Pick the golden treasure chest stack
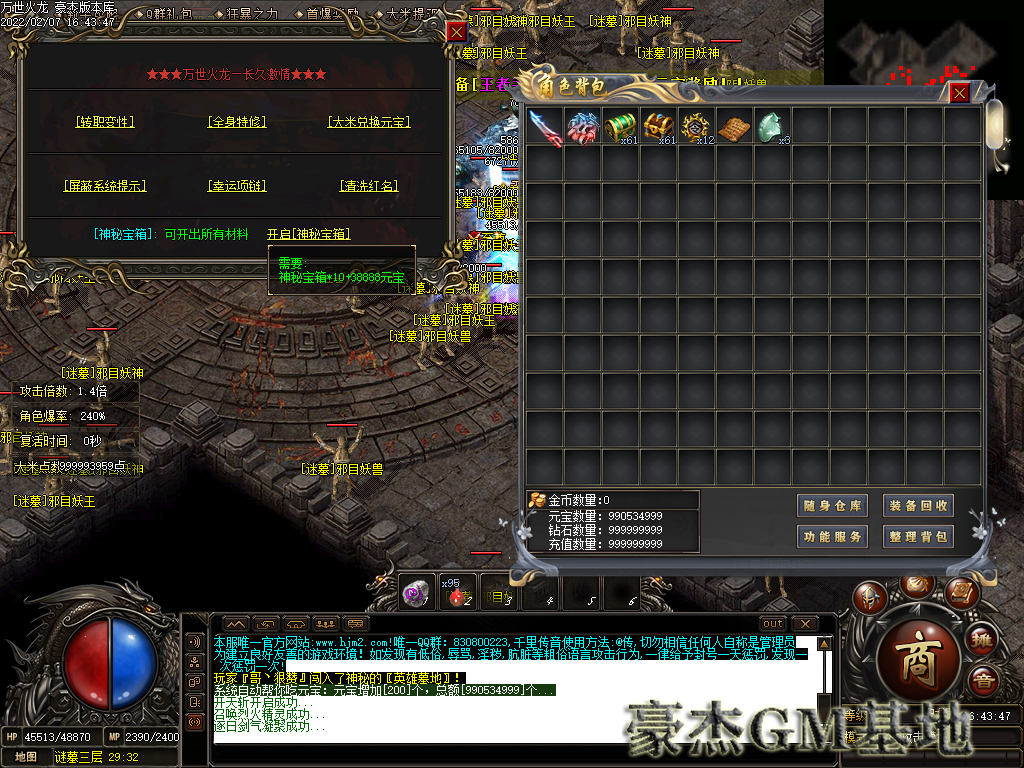Image resolution: width=1024 pixels, height=768 pixels. [659, 127]
